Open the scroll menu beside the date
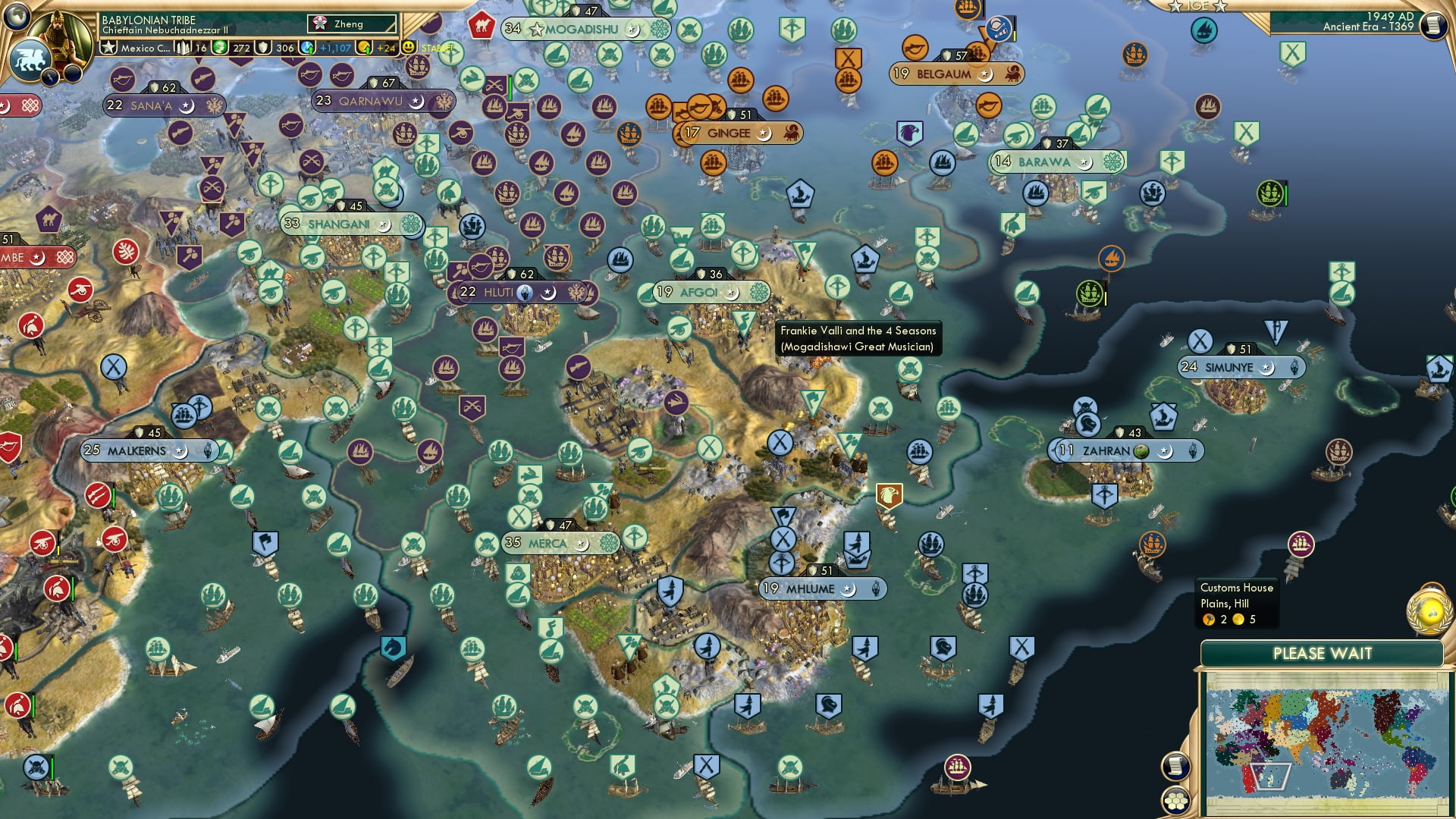This screenshot has width=1456, height=819. click(1432, 25)
